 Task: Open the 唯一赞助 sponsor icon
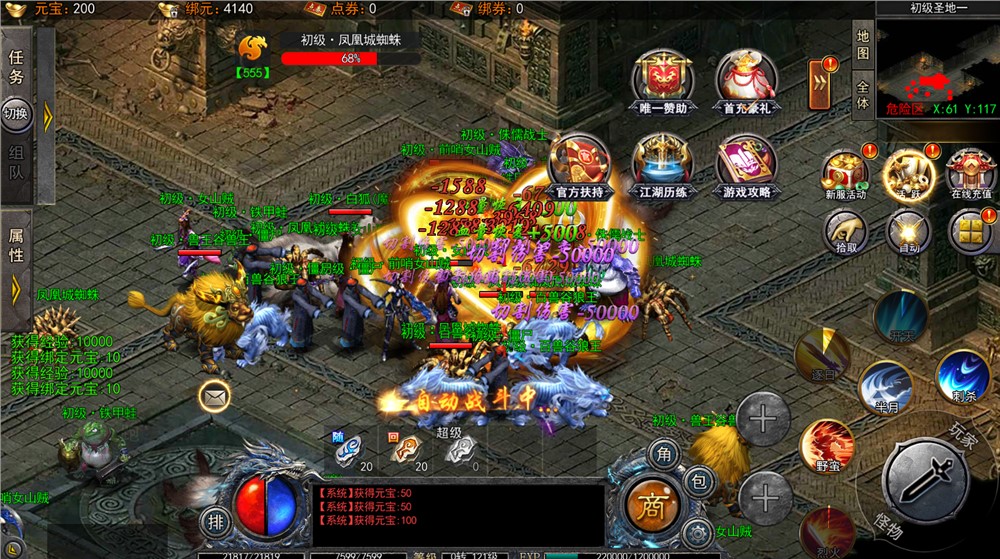tap(662, 77)
